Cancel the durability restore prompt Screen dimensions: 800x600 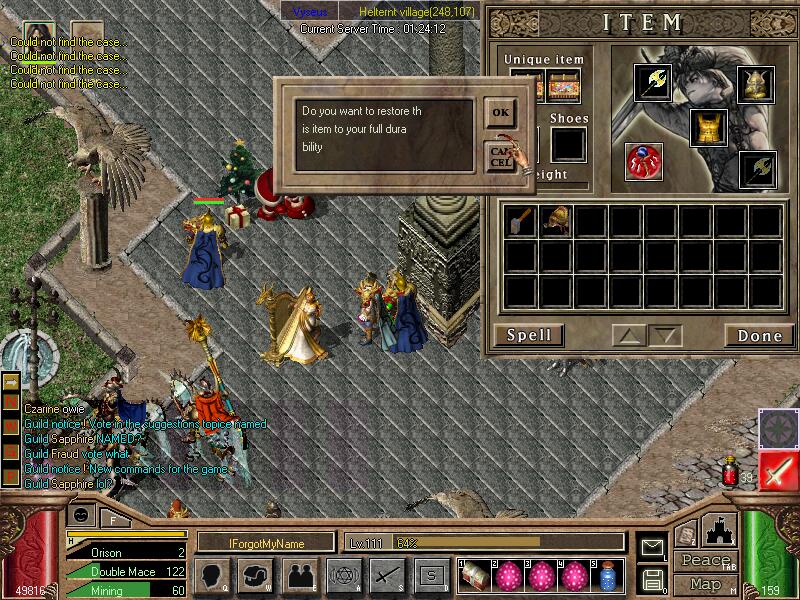pyautogui.click(x=500, y=156)
